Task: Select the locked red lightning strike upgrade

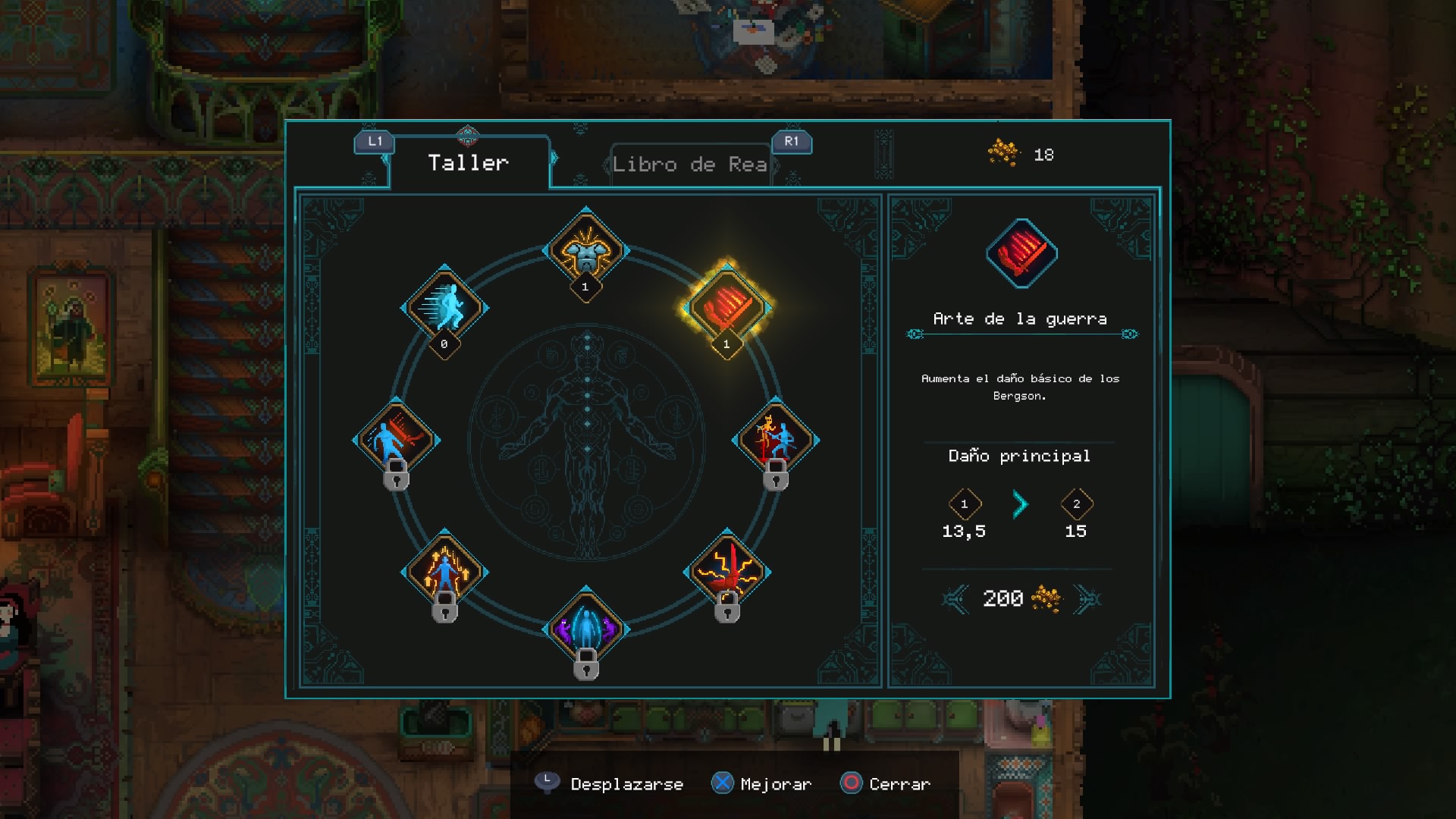Action: pos(726,572)
